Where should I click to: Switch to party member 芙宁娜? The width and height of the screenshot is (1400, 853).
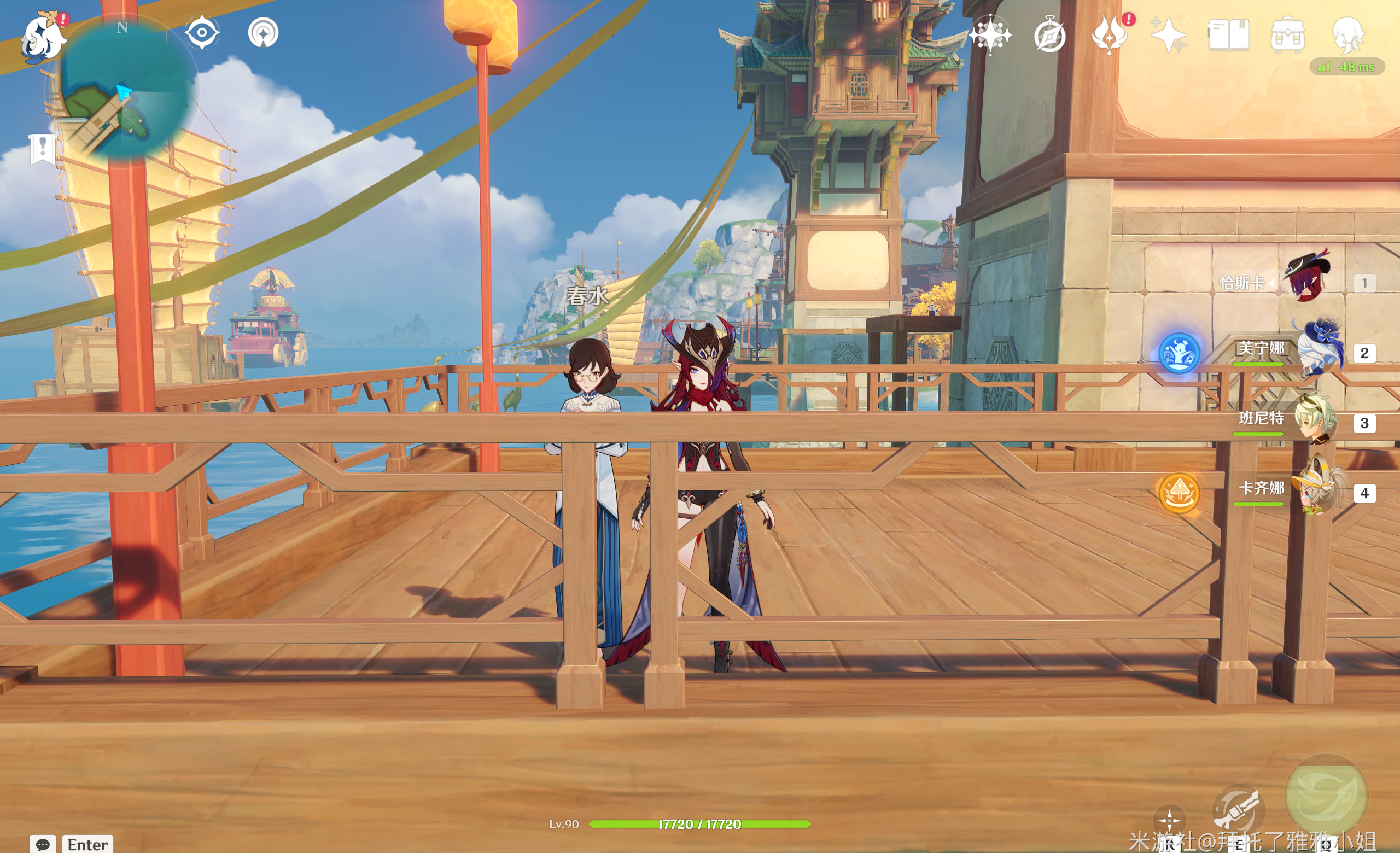coord(1318,352)
